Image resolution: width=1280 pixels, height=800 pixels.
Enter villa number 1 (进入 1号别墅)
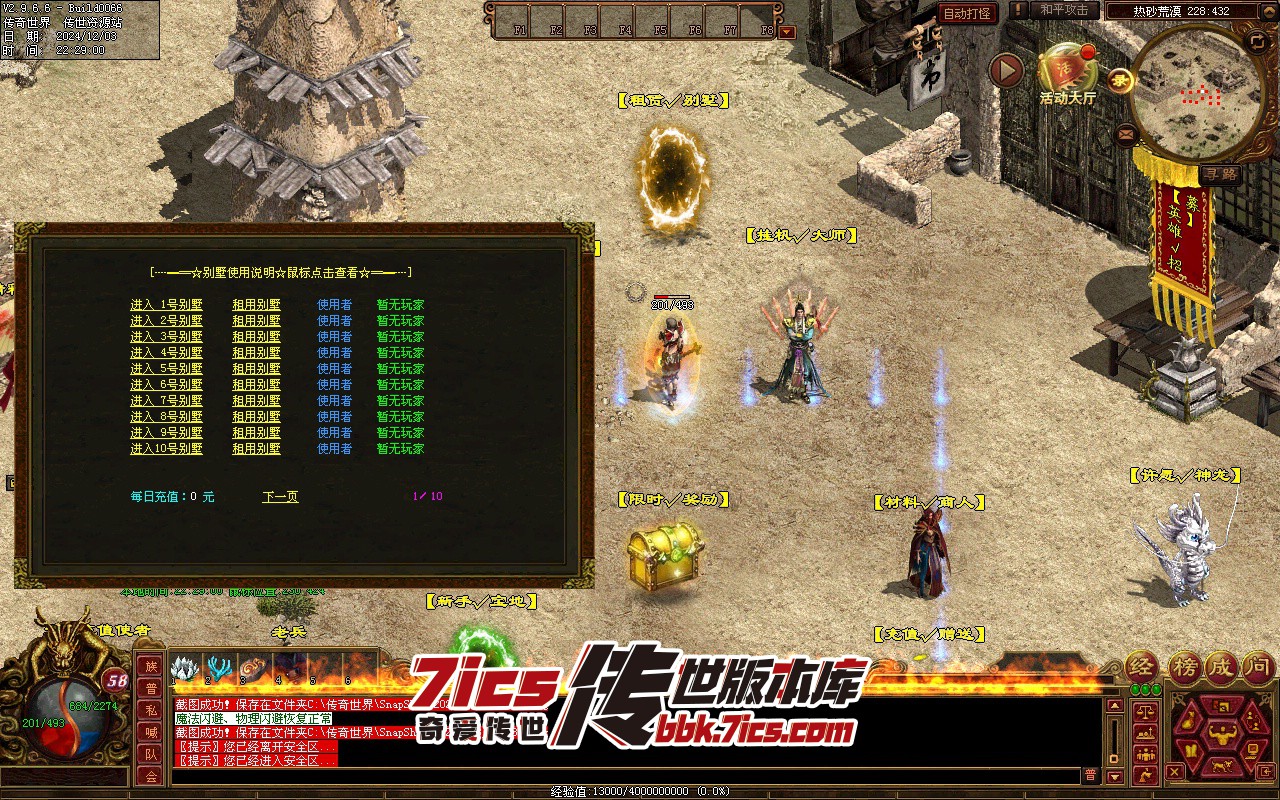pos(166,305)
